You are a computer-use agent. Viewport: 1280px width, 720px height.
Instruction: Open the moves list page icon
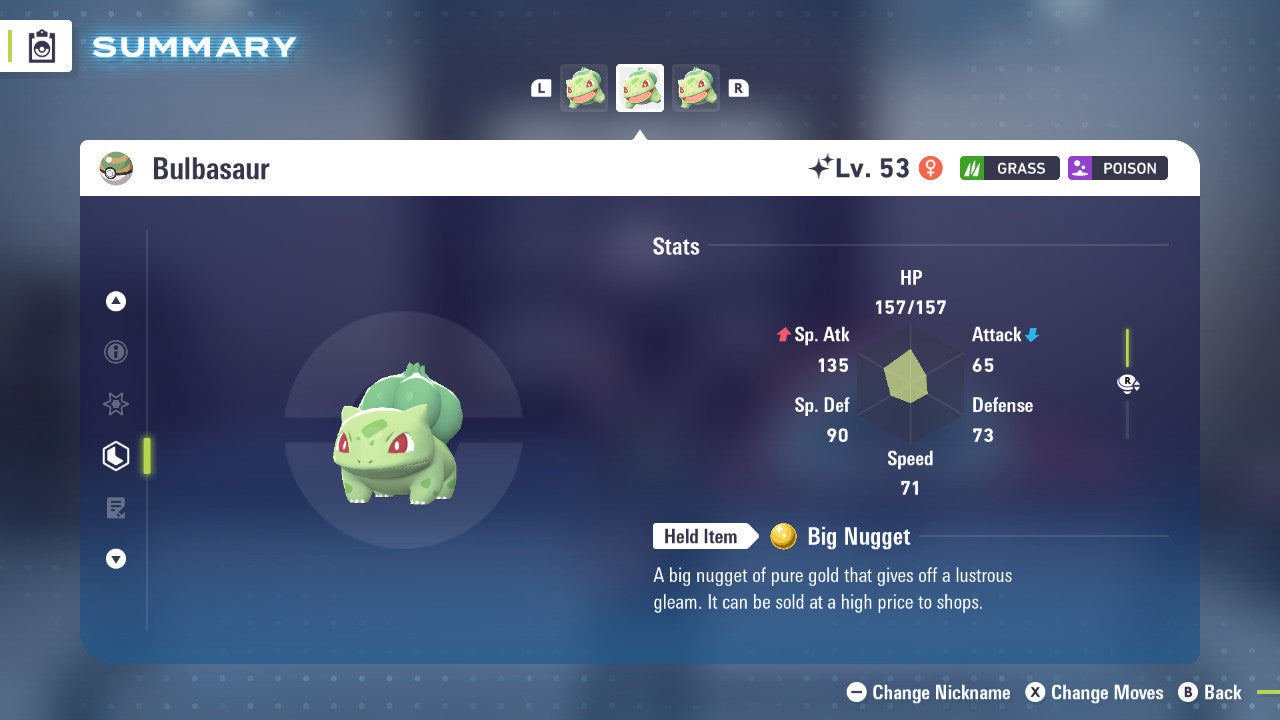tap(116, 508)
